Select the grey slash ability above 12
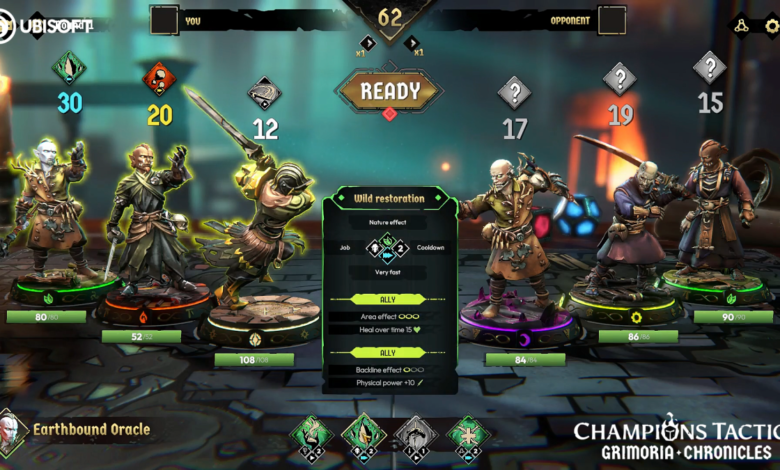Image resolution: width=780 pixels, height=470 pixels. (x=264, y=94)
